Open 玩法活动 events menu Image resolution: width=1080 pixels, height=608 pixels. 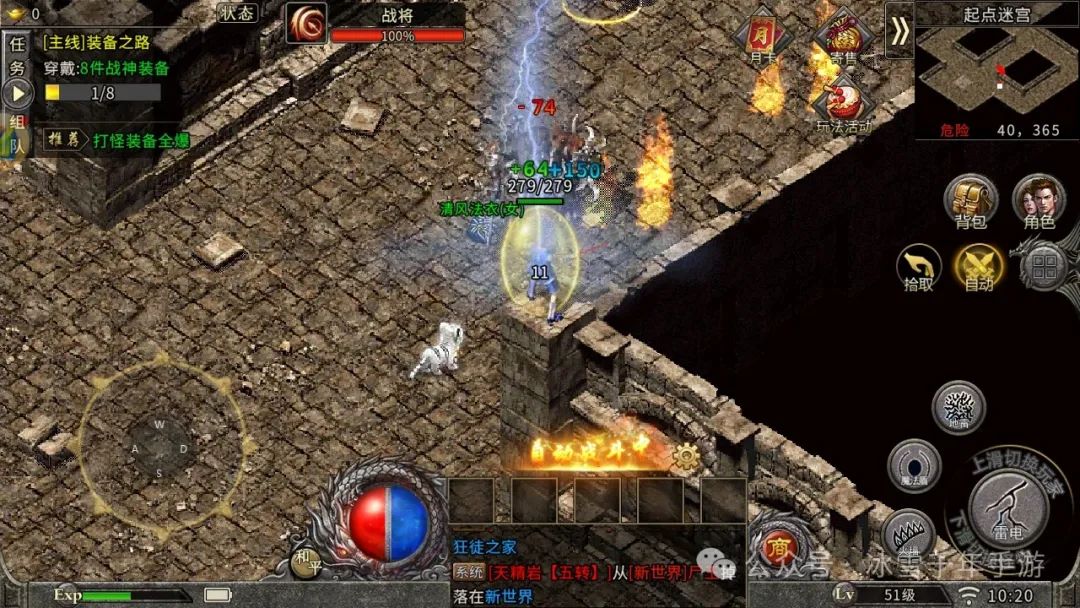tap(842, 103)
